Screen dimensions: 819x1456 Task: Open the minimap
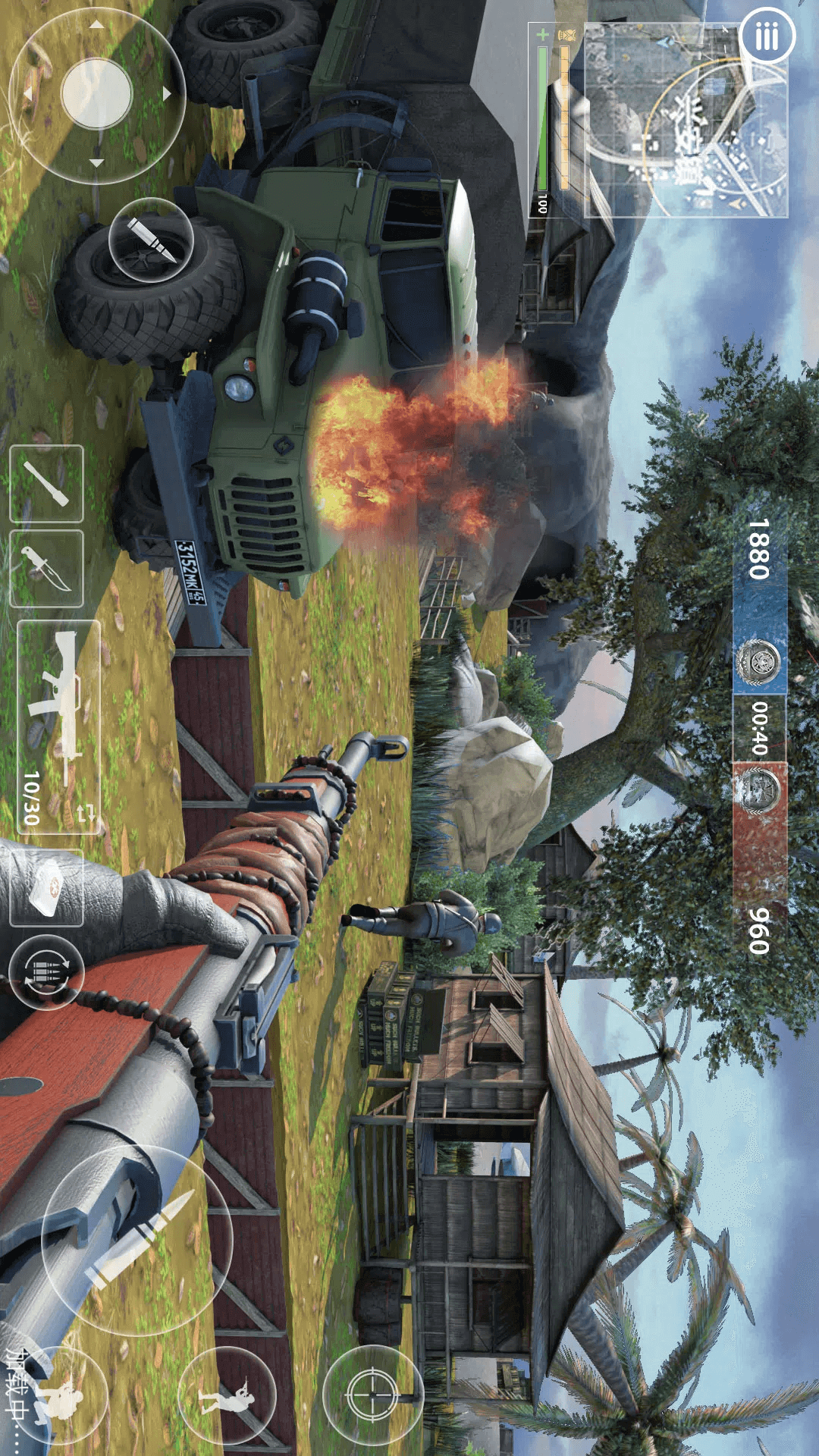click(x=686, y=121)
